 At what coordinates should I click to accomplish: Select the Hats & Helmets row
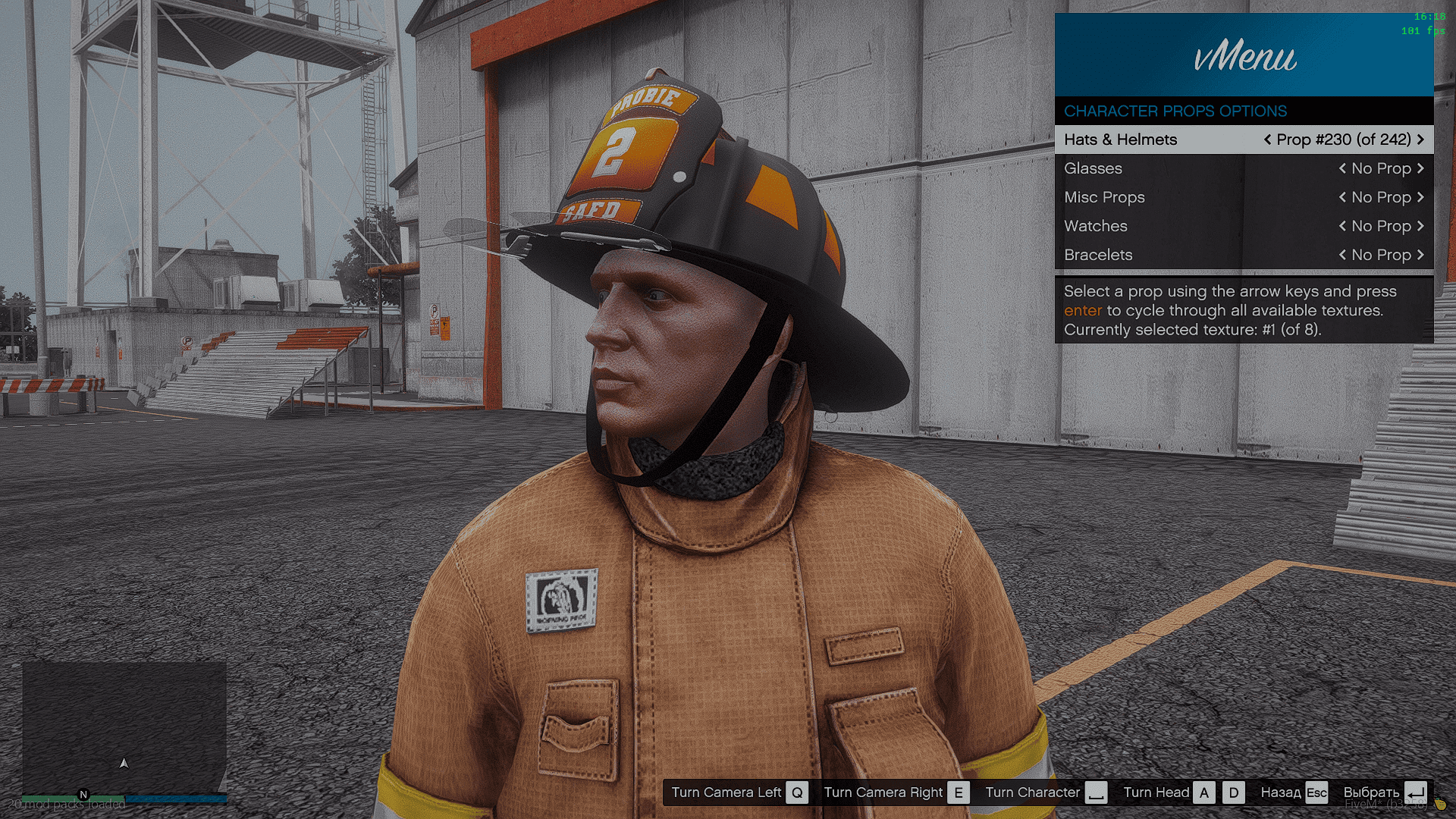point(1121,140)
